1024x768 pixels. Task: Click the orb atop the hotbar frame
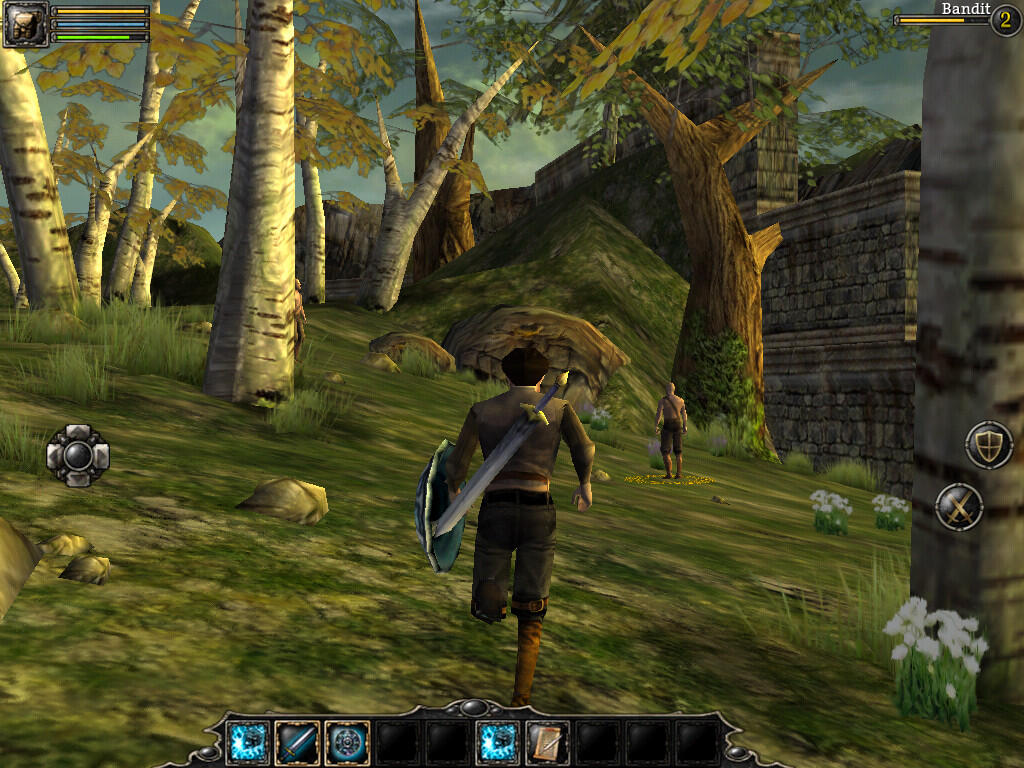pos(472,708)
